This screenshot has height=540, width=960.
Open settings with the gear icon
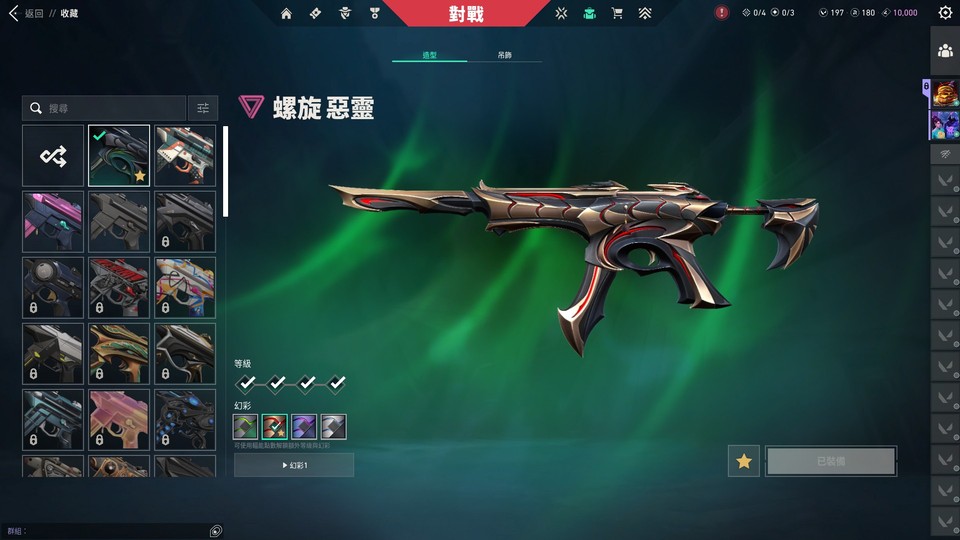[945, 13]
